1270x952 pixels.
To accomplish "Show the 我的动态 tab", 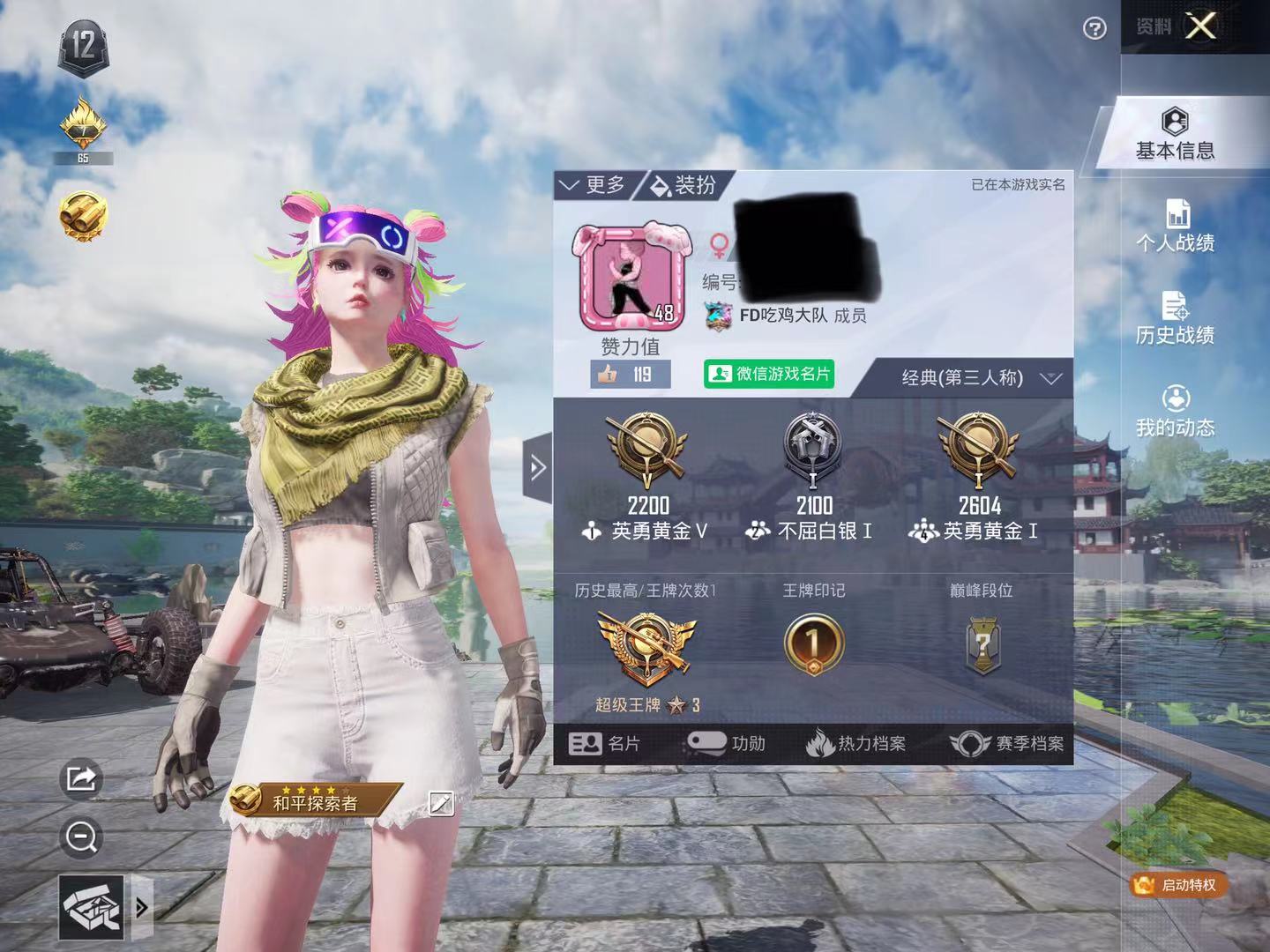I will [1175, 412].
